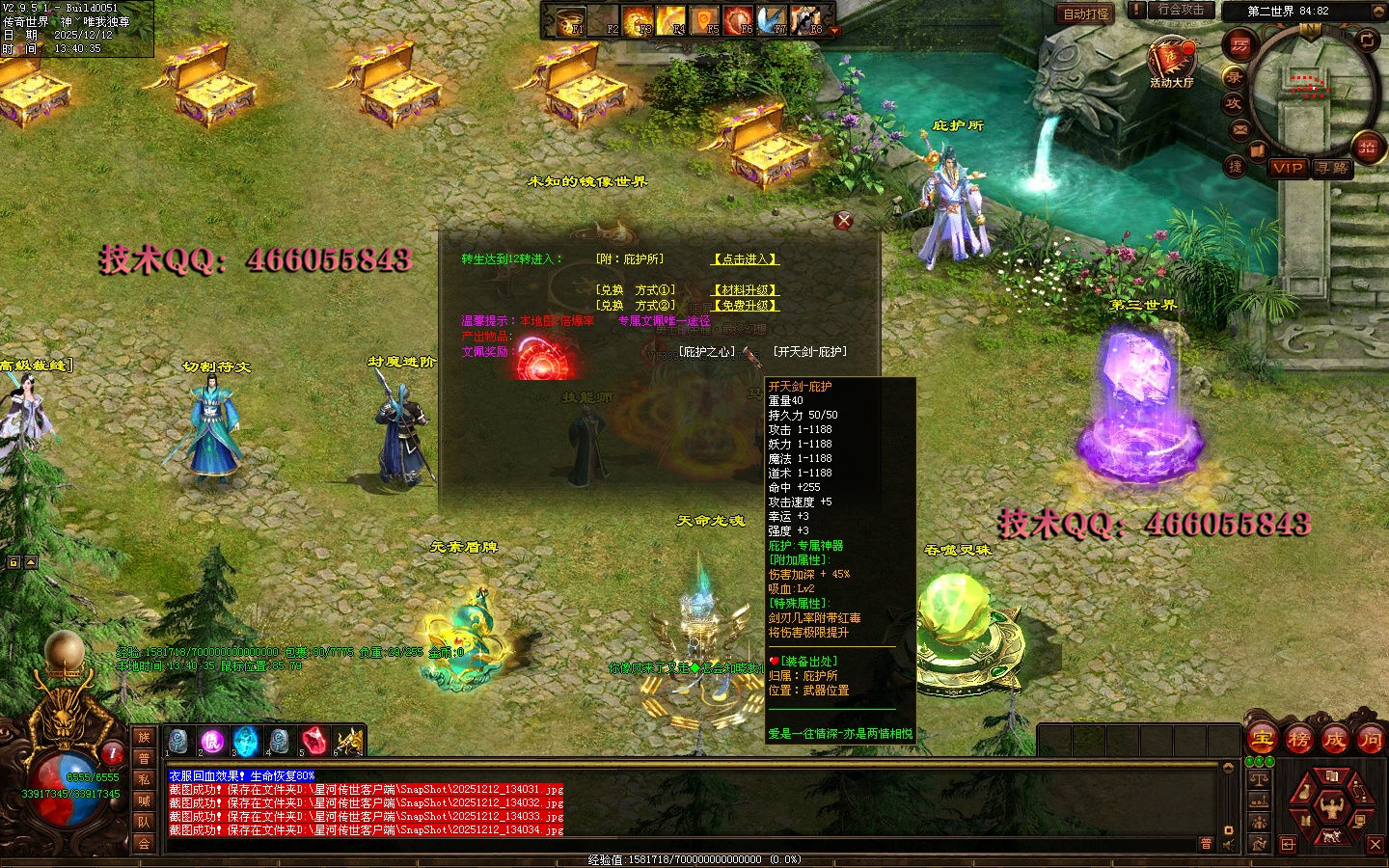Screen dimensions: 1389x868
Task: Toggle the 自动打怪 auto-fight button
Action: pyautogui.click(x=1086, y=14)
